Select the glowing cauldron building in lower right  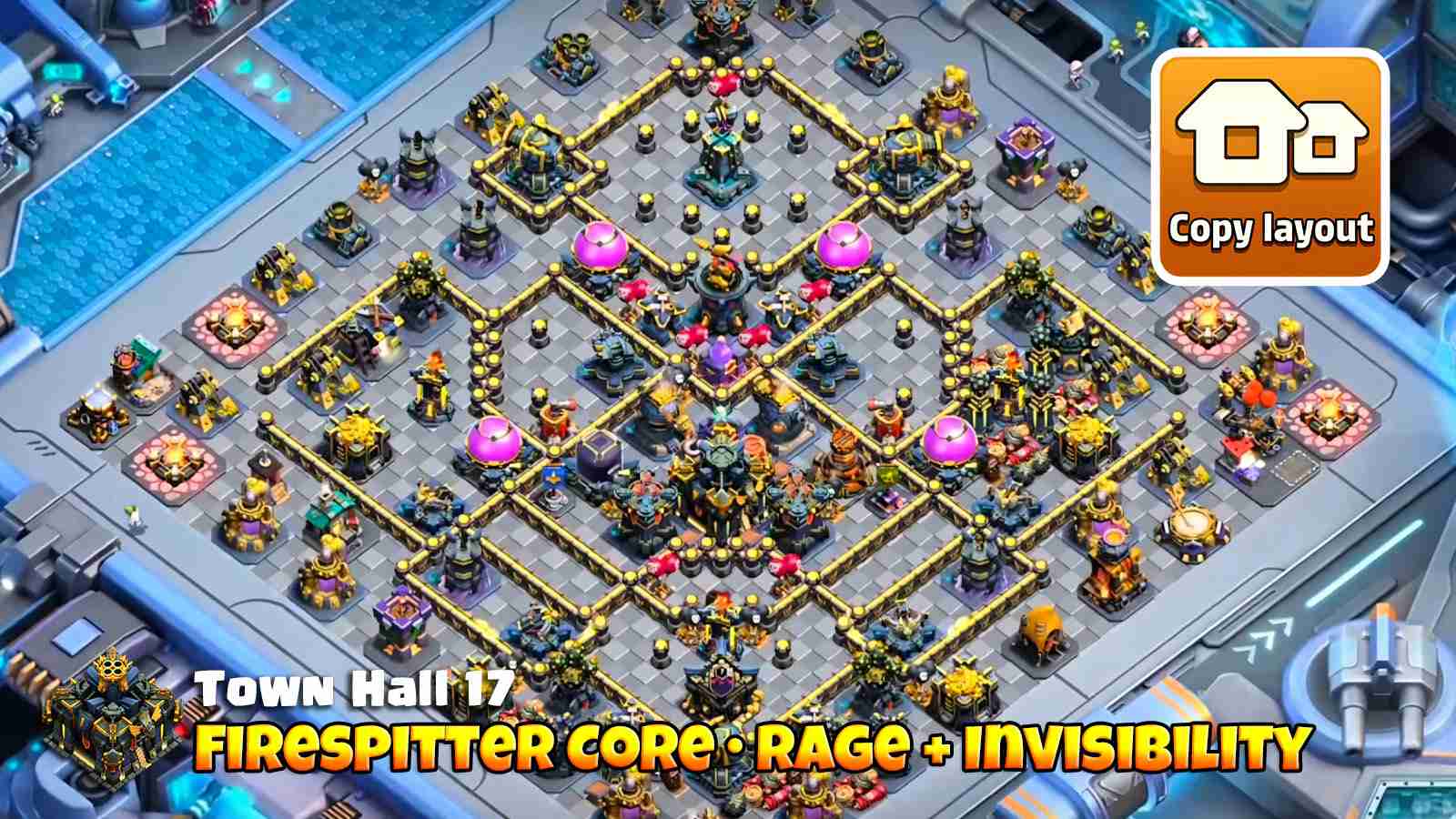point(1112,535)
